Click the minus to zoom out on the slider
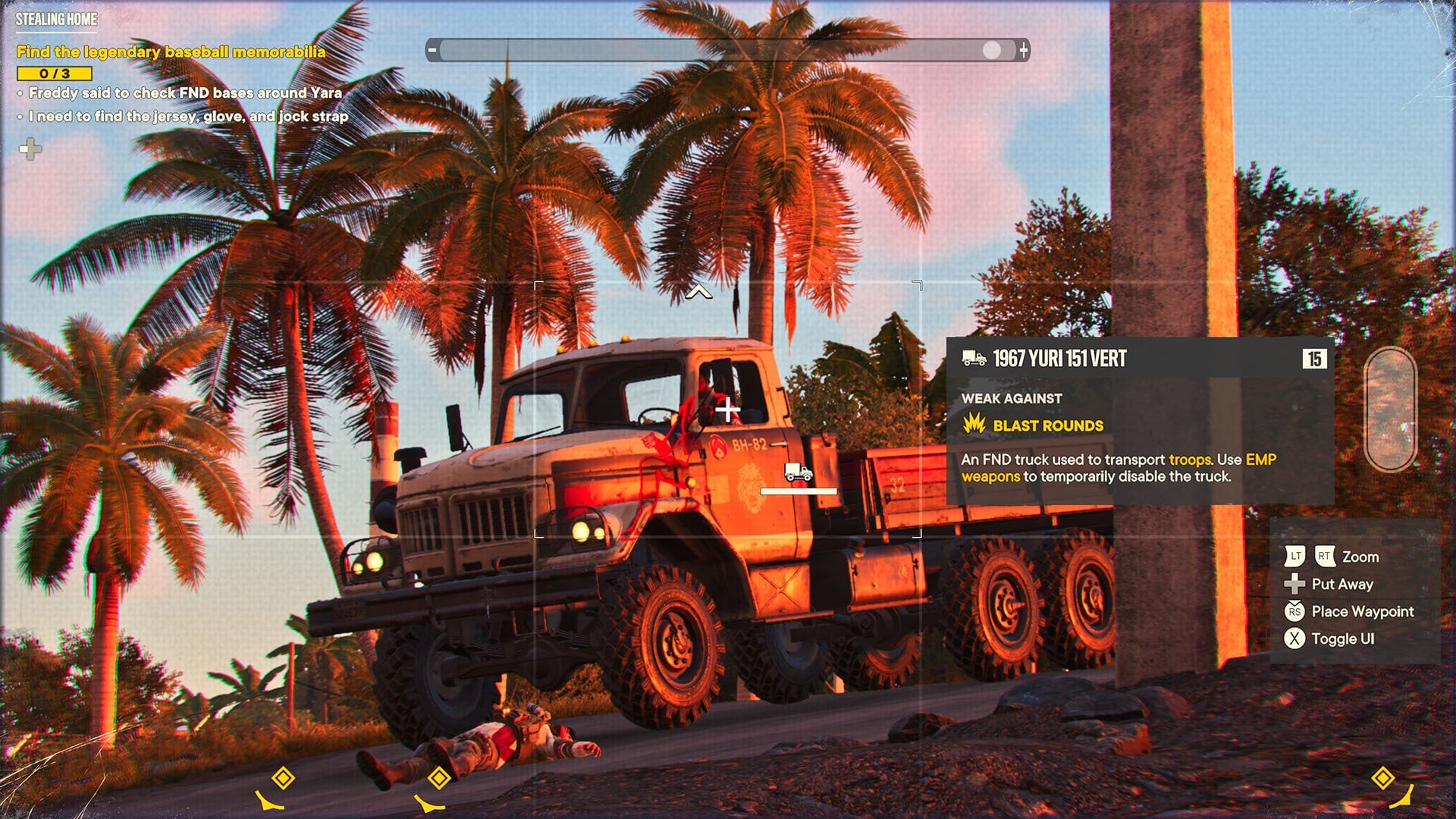1456x819 pixels. point(432,51)
